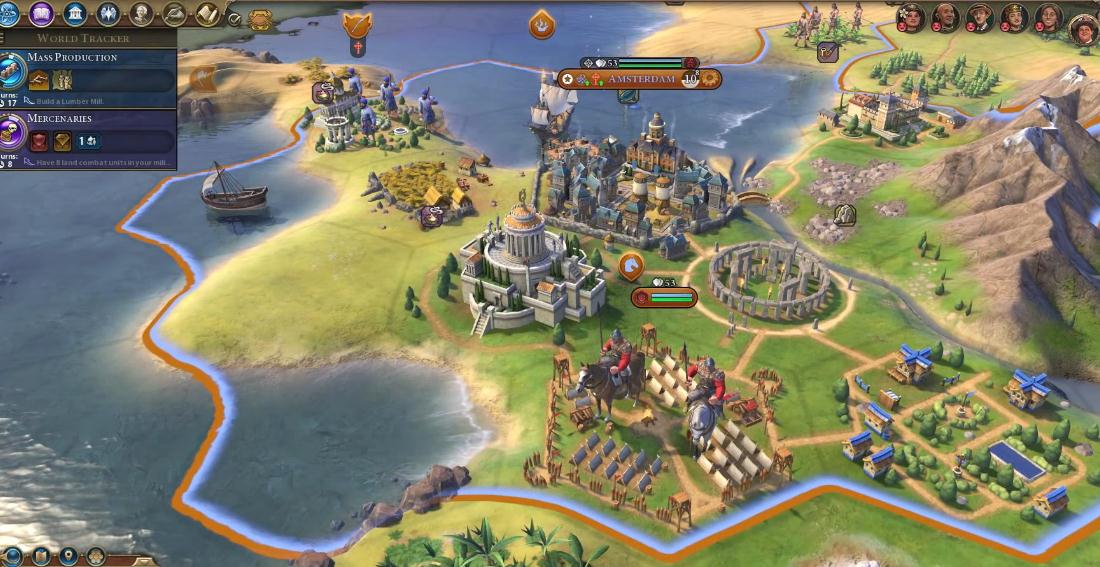Open the map pin tool
The image size is (1100, 567).
(x=68, y=556)
